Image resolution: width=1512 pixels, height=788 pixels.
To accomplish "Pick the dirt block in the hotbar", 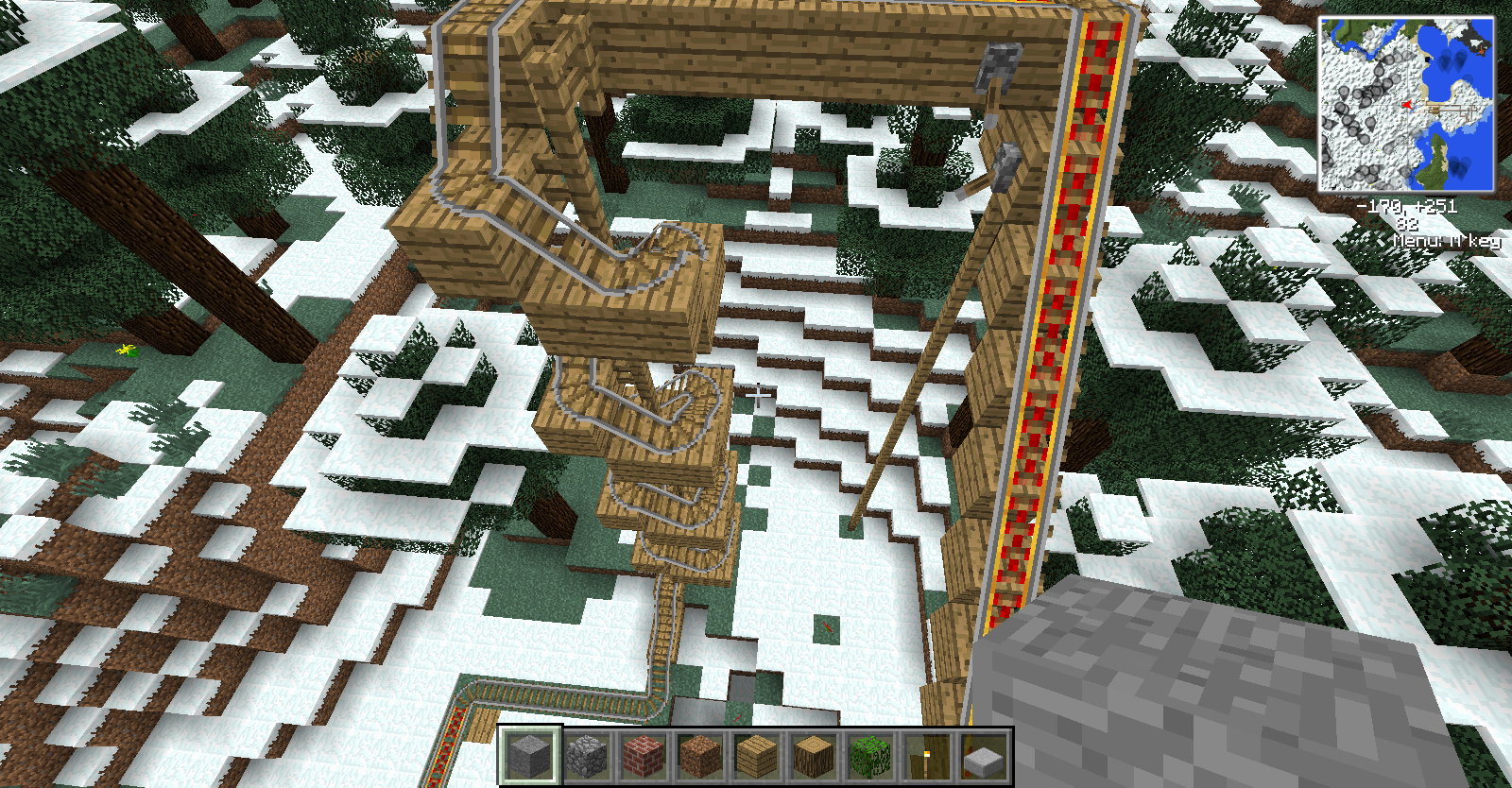I will click(x=699, y=756).
